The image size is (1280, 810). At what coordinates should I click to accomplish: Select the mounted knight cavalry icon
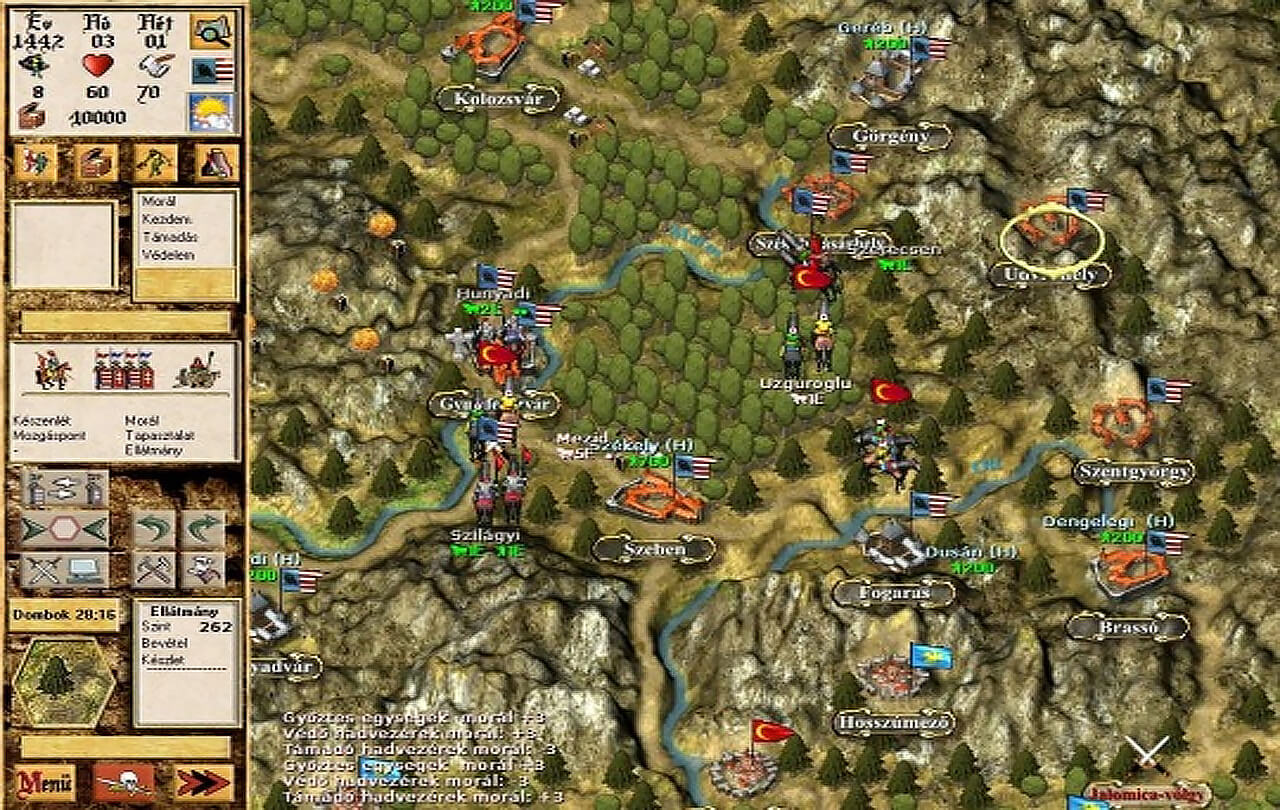pyautogui.click(x=53, y=369)
